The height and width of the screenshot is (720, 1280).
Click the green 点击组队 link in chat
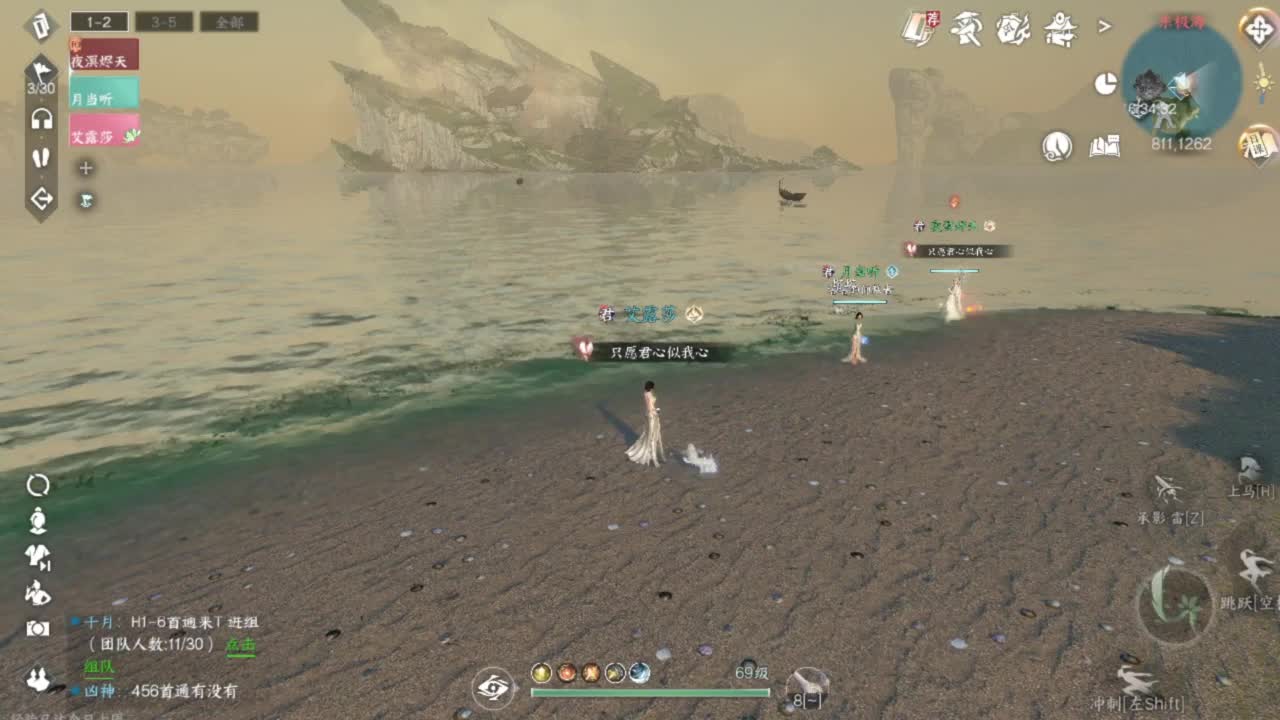240,646
